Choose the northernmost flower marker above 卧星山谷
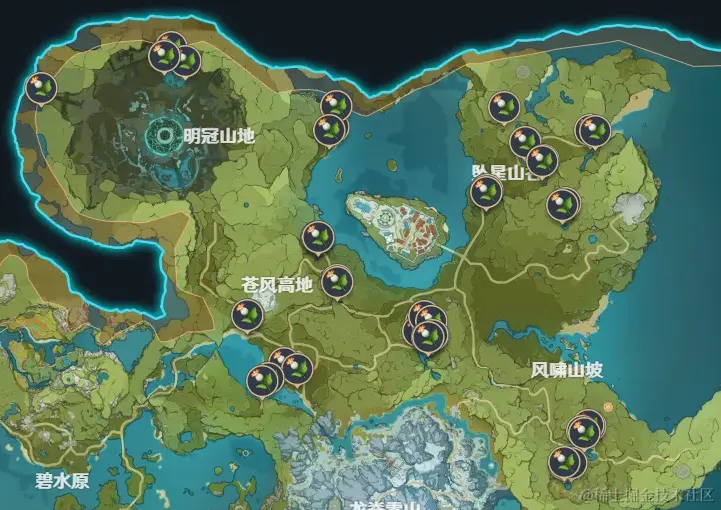This screenshot has width=721, height=510. pyautogui.click(x=503, y=106)
